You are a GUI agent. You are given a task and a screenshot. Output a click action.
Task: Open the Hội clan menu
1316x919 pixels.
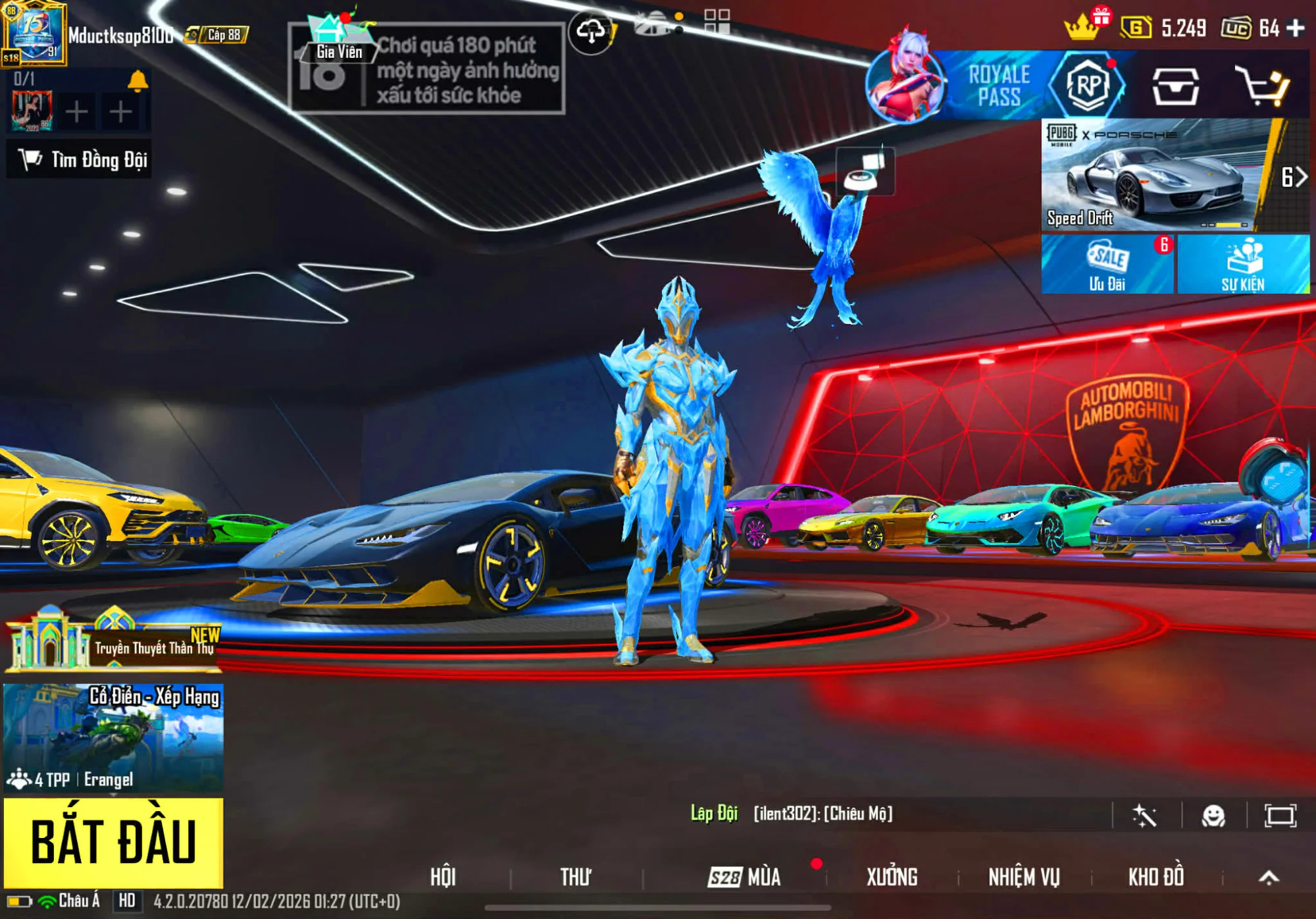443,877
